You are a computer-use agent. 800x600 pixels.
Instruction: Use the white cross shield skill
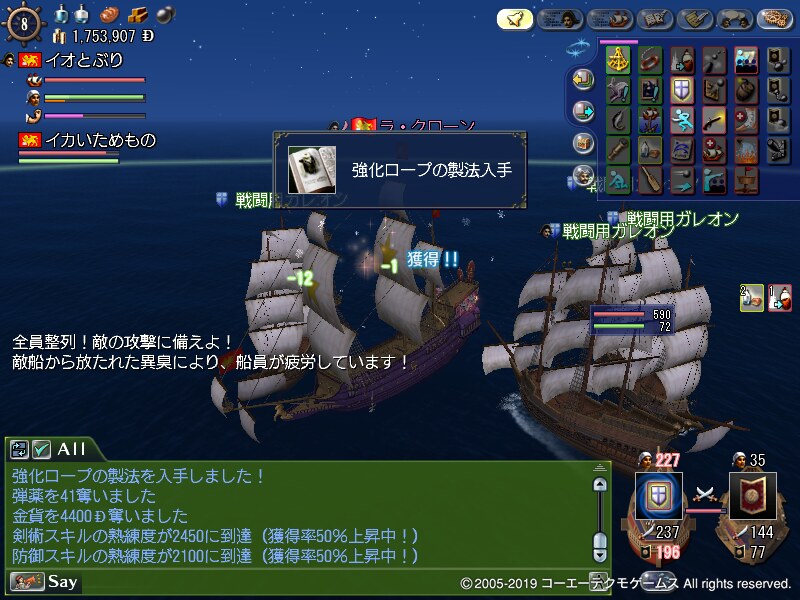click(x=681, y=91)
